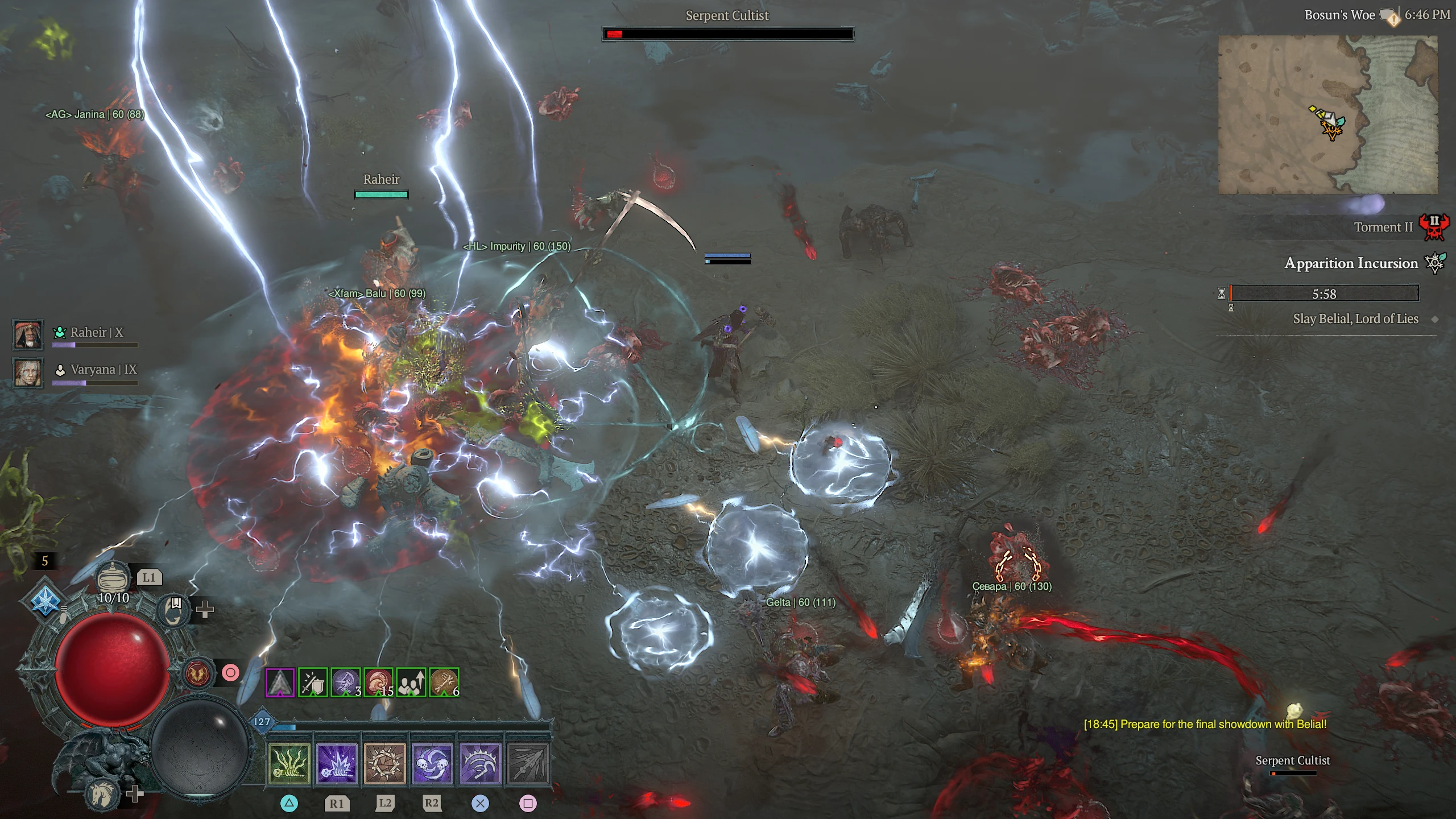1456x819 pixels.
Task: Open the Bosun's Woe minimap
Action: (x=1327, y=115)
